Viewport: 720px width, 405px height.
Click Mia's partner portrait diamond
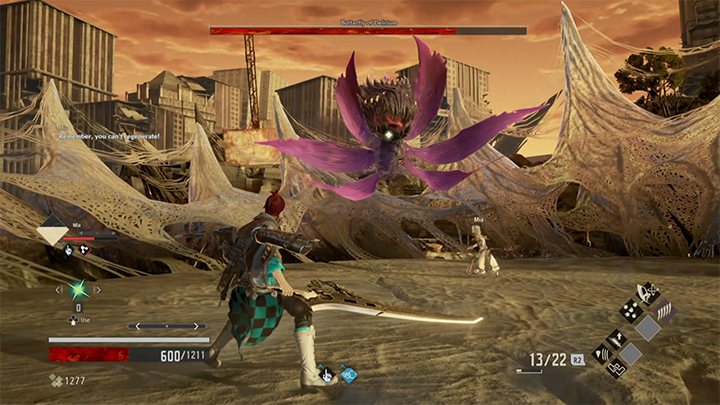pyautogui.click(x=52, y=233)
